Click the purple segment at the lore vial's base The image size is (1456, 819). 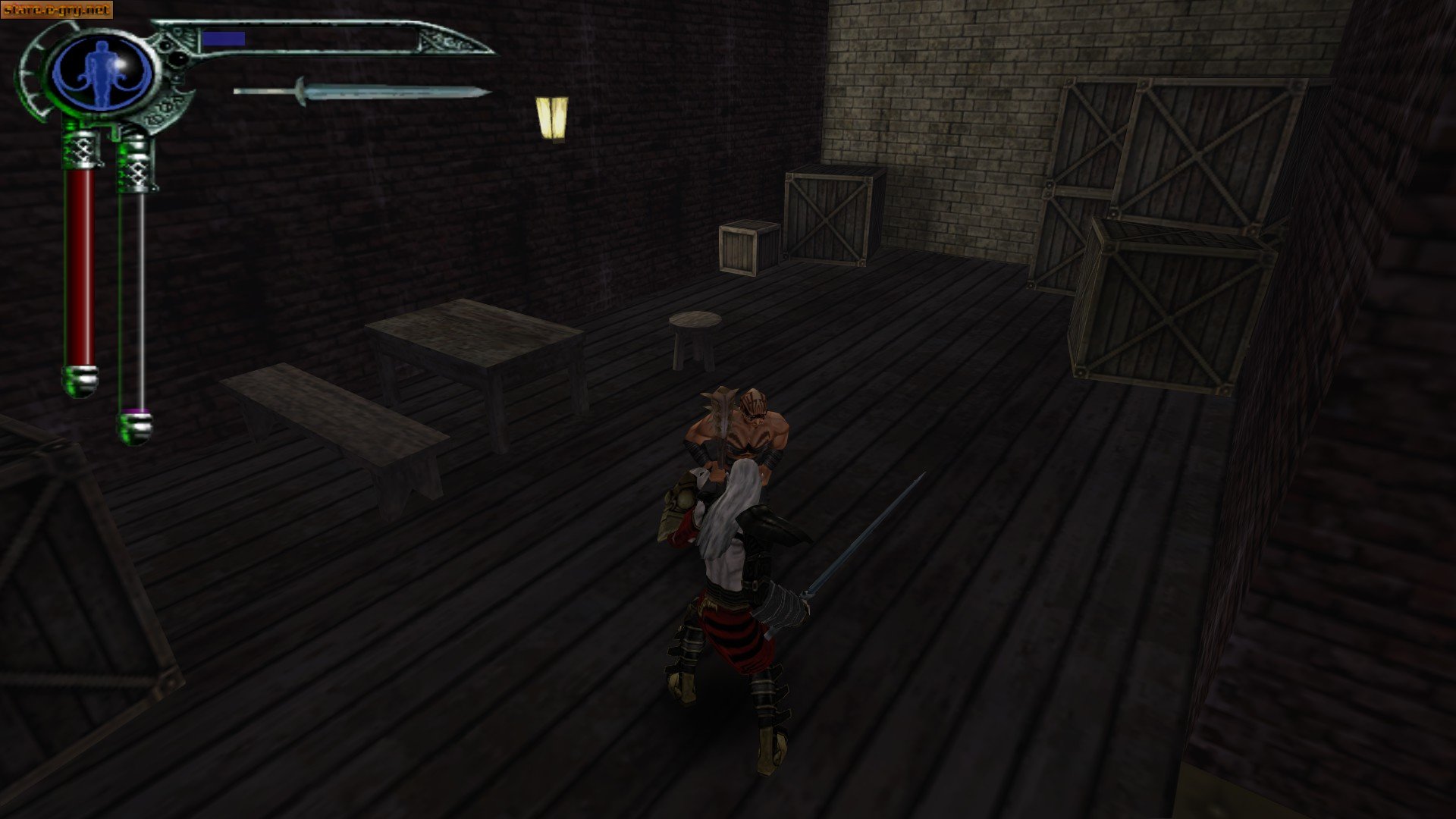137,409
